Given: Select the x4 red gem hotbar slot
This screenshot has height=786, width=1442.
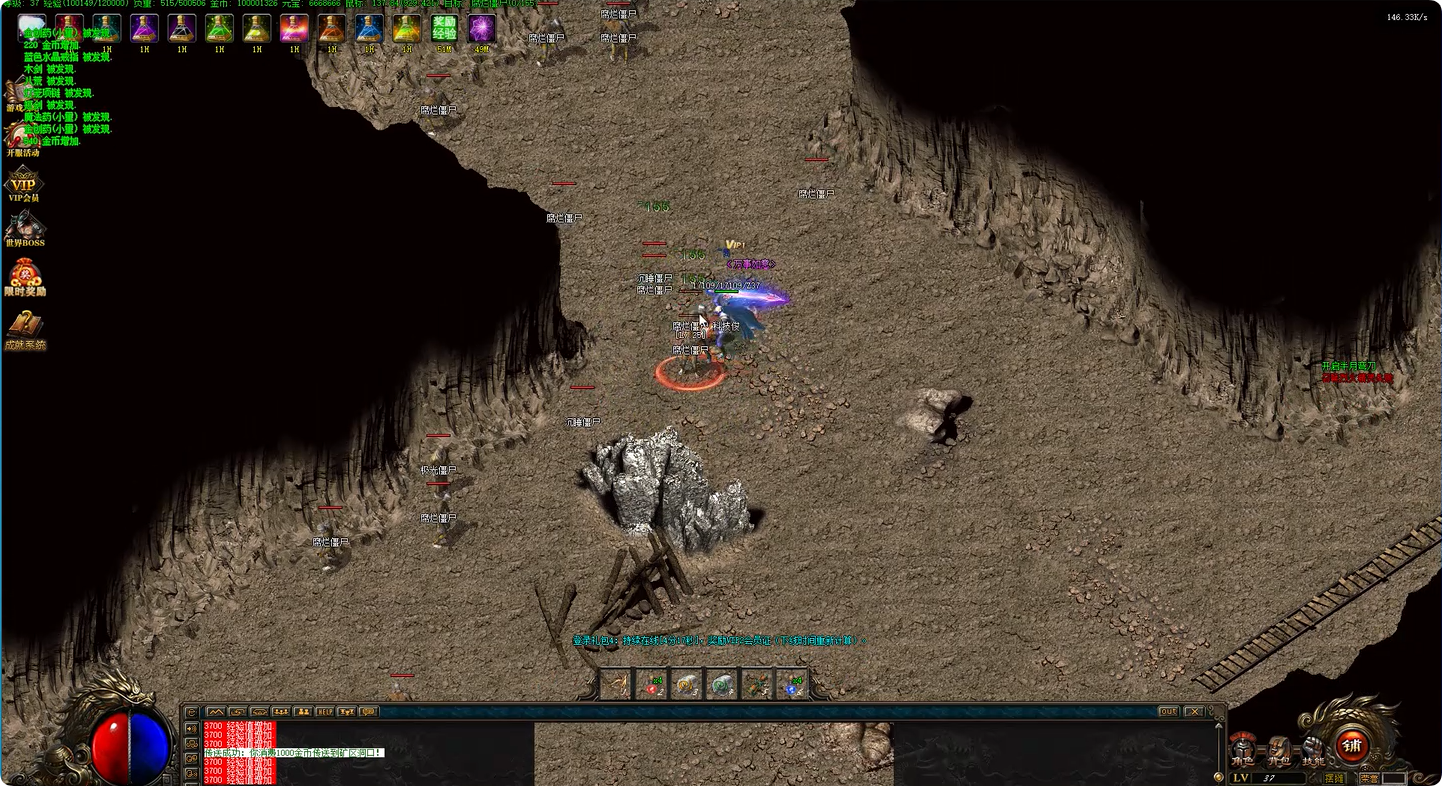Looking at the screenshot, I should (651, 685).
